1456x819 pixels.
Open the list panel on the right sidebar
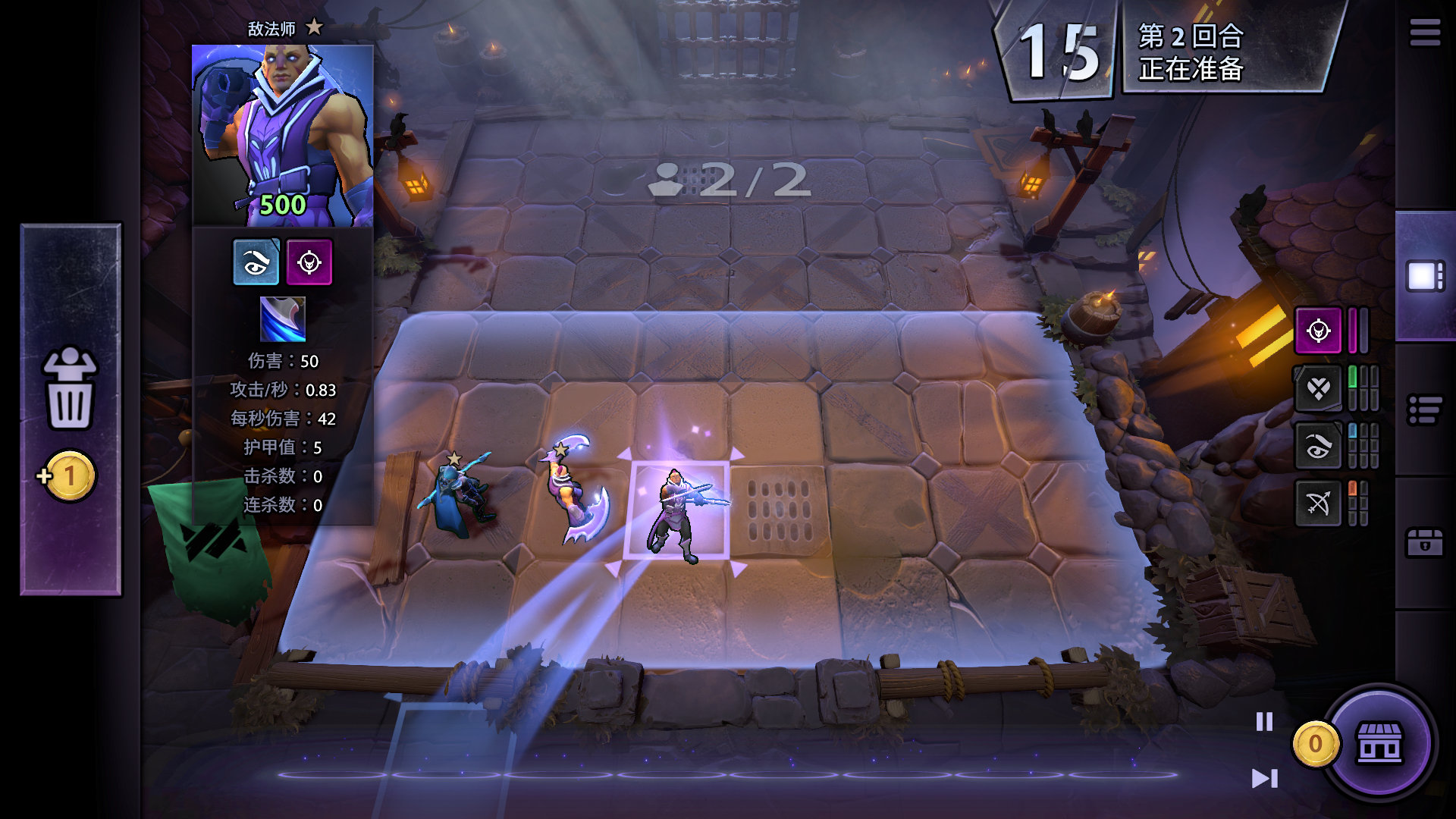tap(1425, 410)
